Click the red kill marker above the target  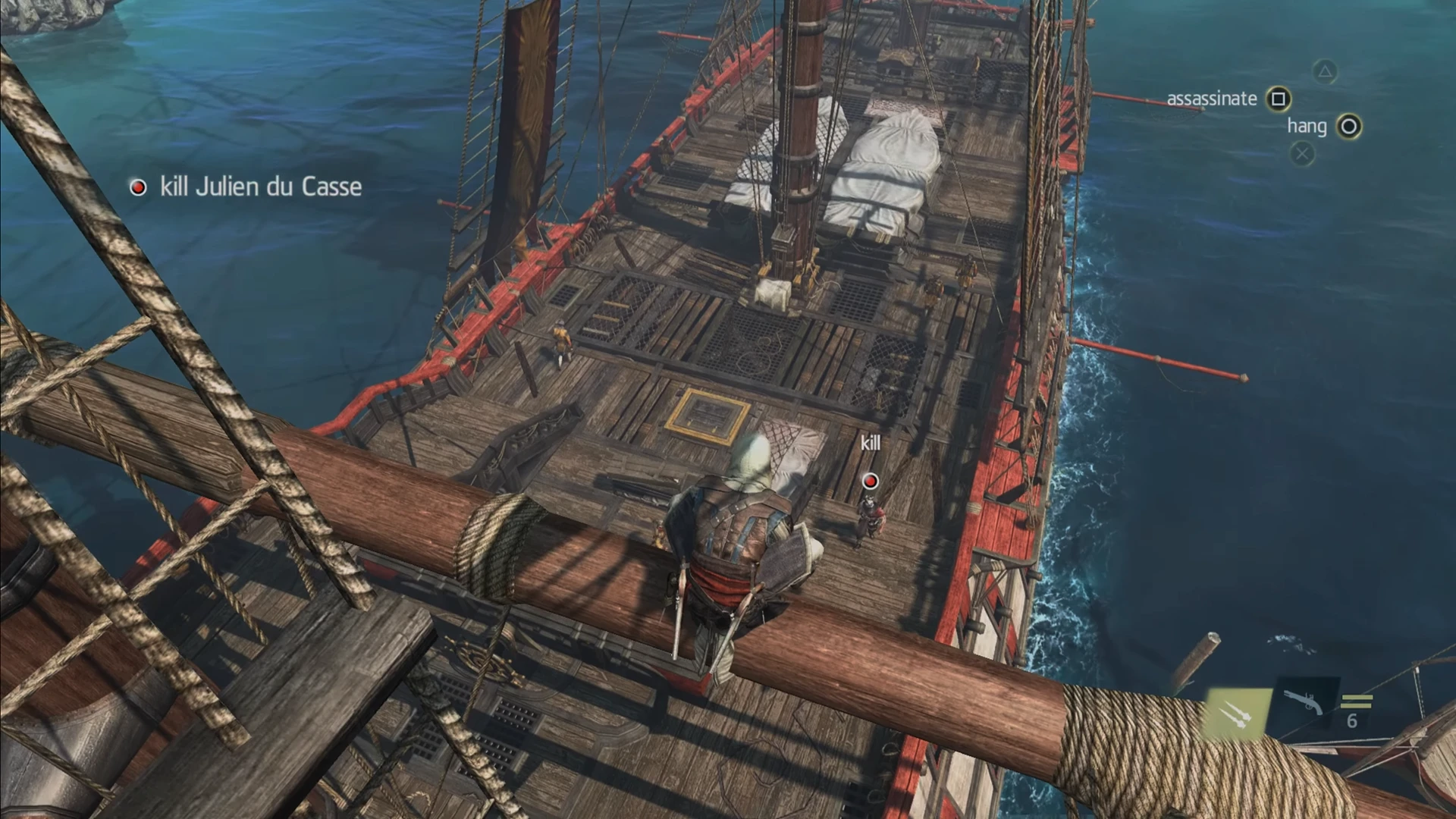tap(869, 480)
